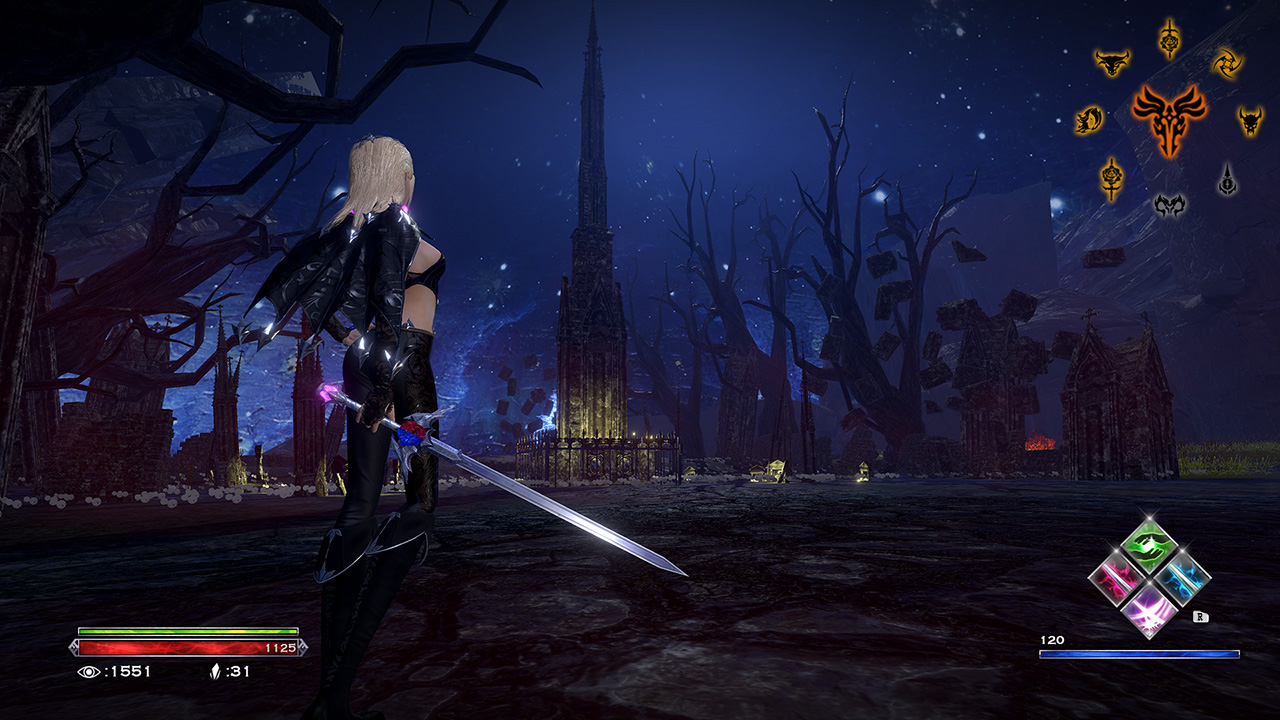Select the horned demon head emblem
Screen dimensions: 1280x720
1248,120
